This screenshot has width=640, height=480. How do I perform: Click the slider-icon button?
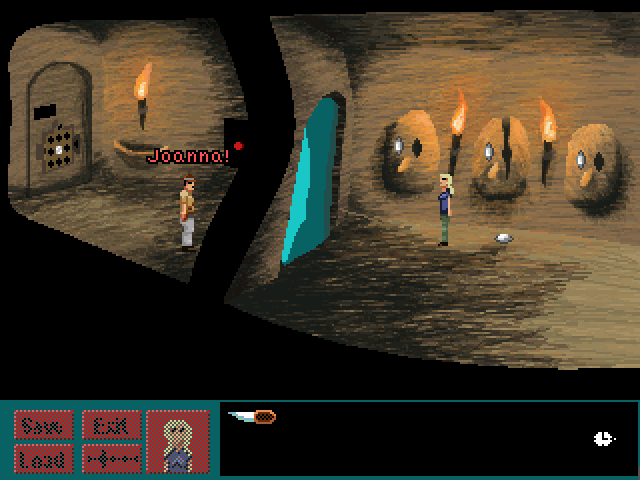tap(109, 459)
